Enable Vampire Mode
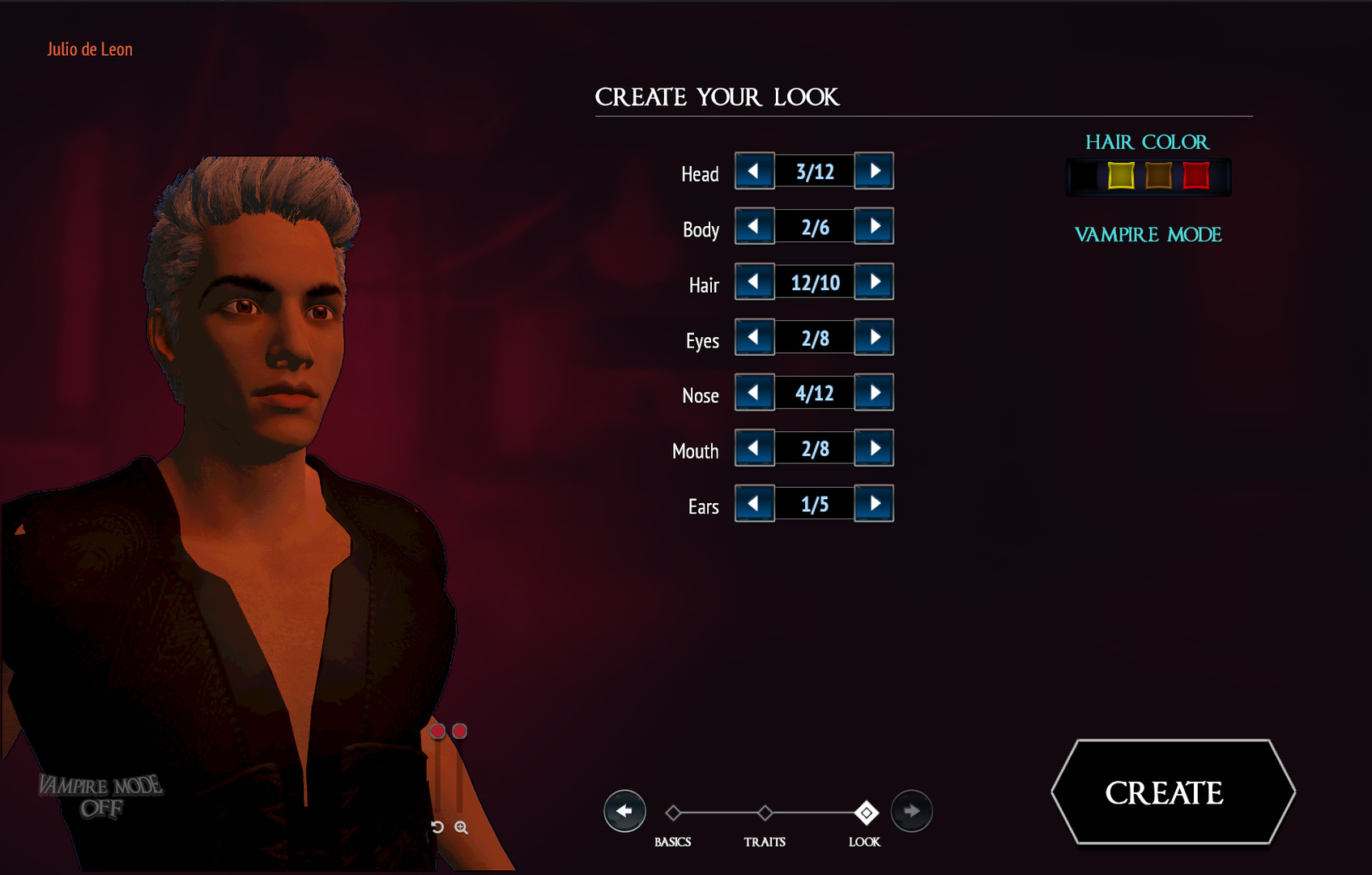This screenshot has height=875, width=1372. pos(1147,235)
